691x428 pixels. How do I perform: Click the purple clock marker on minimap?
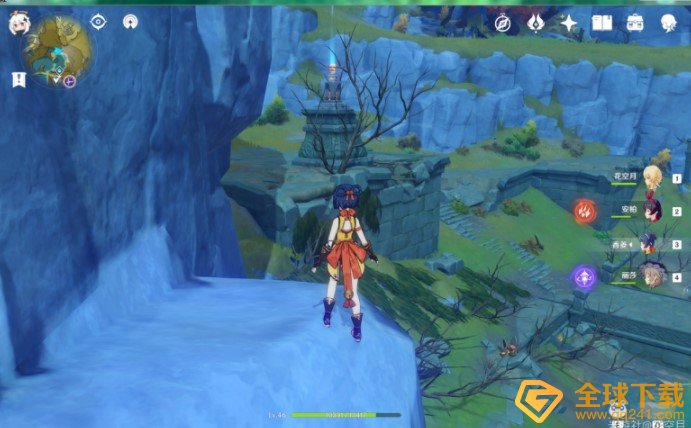click(70, 80)
